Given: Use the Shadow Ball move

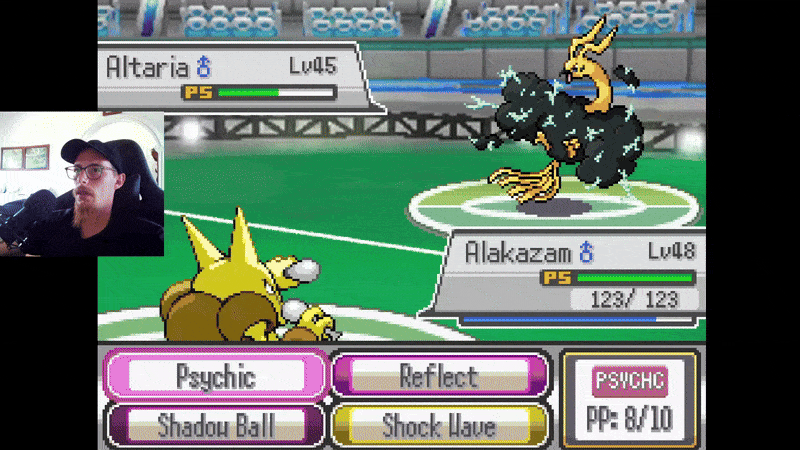Looking at the screenshot, I should coord(215,425).
